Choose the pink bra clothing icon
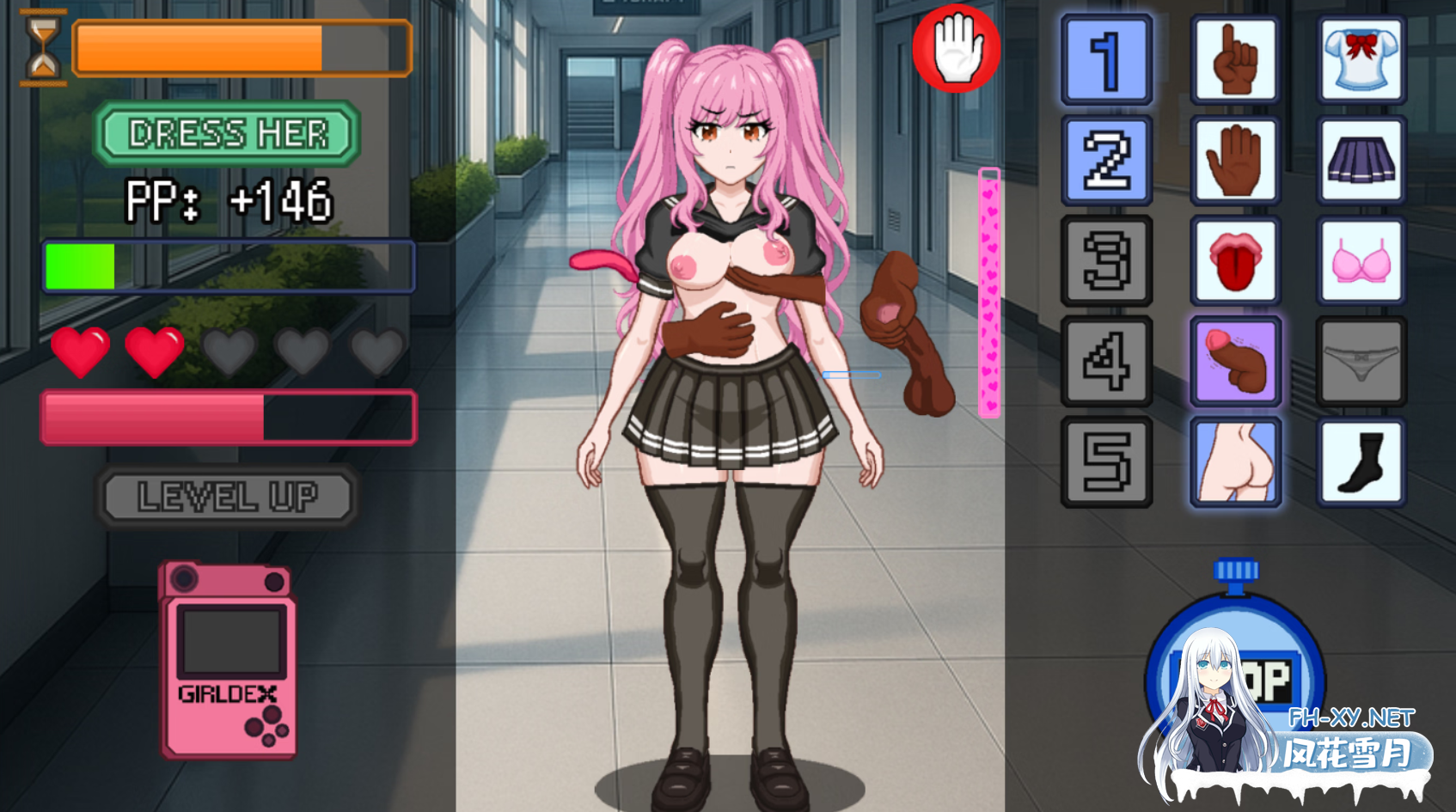Viewport: 1456px width, 812px height. click(x=1361, y=261)
